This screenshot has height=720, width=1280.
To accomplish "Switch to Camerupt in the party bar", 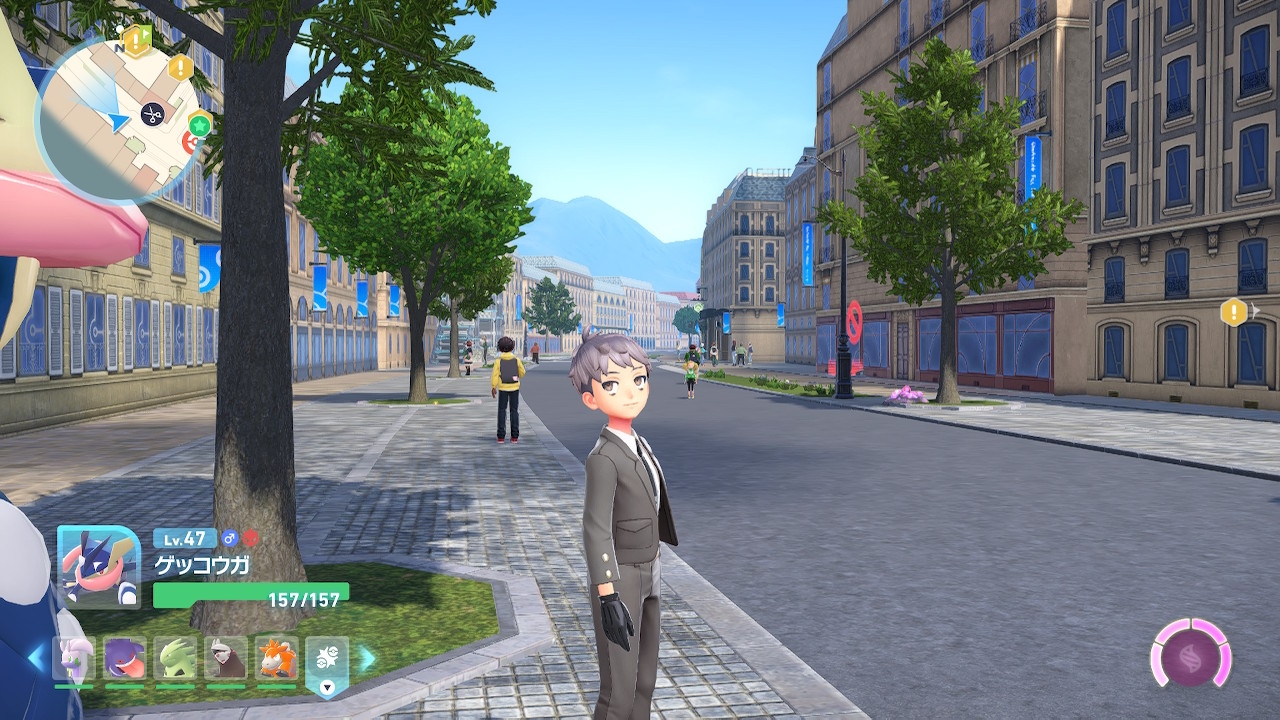I will tap(276, 659).
